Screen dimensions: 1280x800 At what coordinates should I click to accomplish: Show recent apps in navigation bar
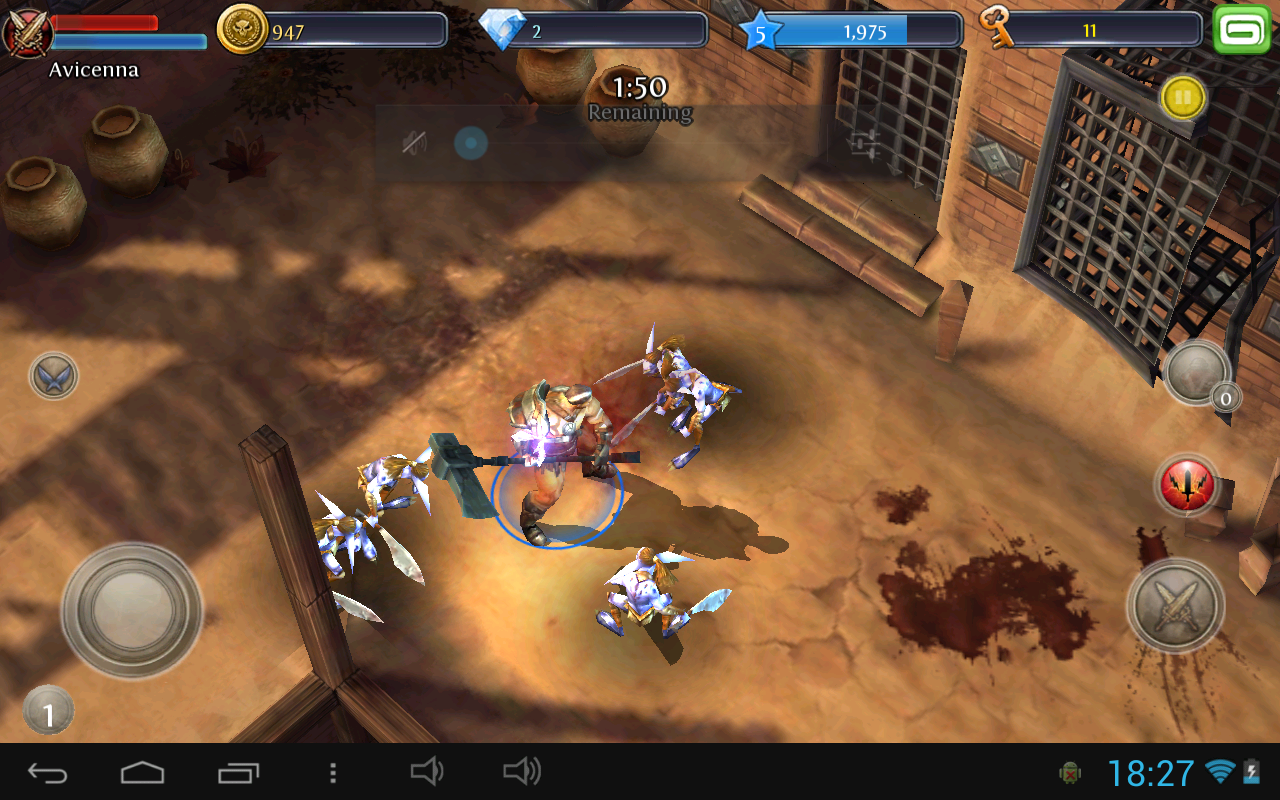238,772
